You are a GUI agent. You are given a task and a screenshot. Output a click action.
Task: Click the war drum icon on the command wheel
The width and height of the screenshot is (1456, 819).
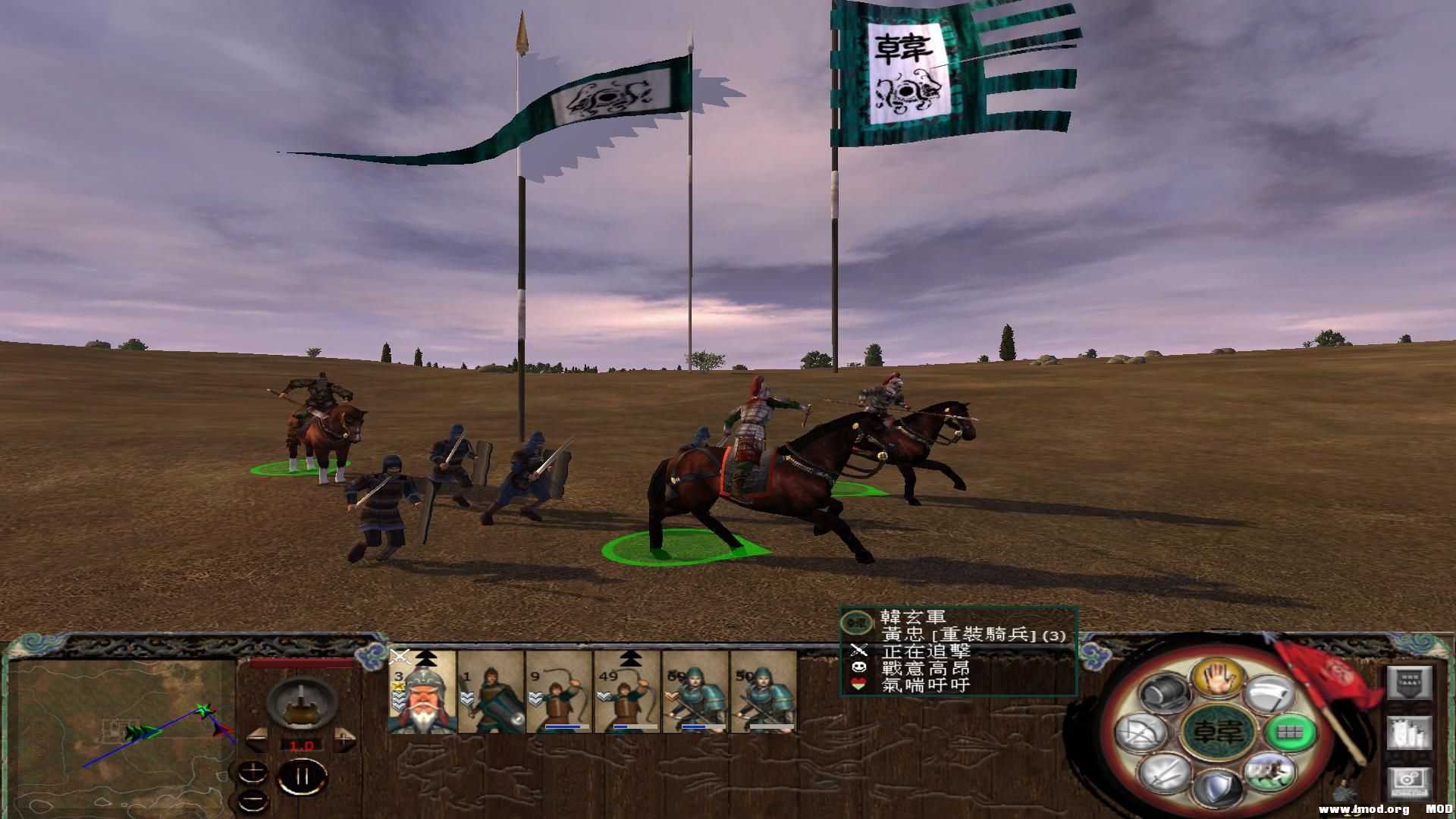[1164, 693]
